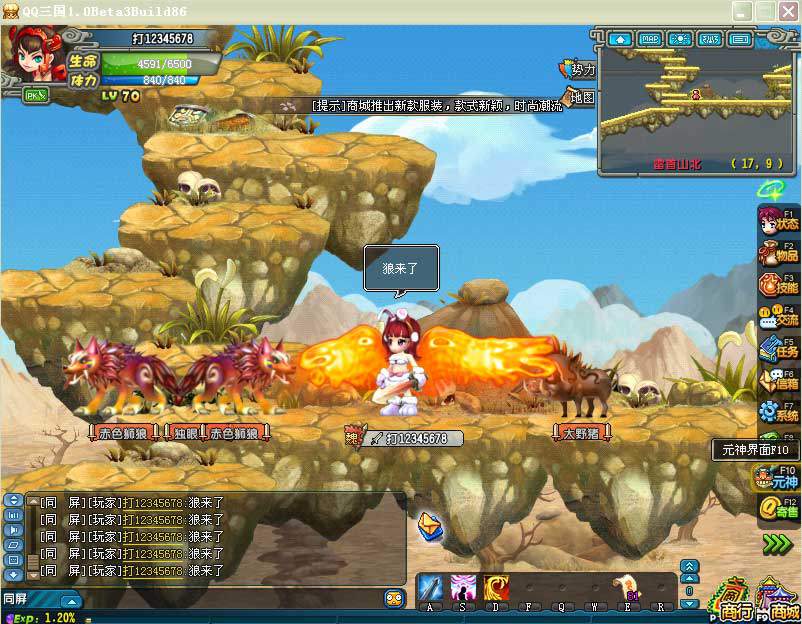The height and width of the screenshot is (624, 802).
Task: Close the game window
Action: pos(788,12)
